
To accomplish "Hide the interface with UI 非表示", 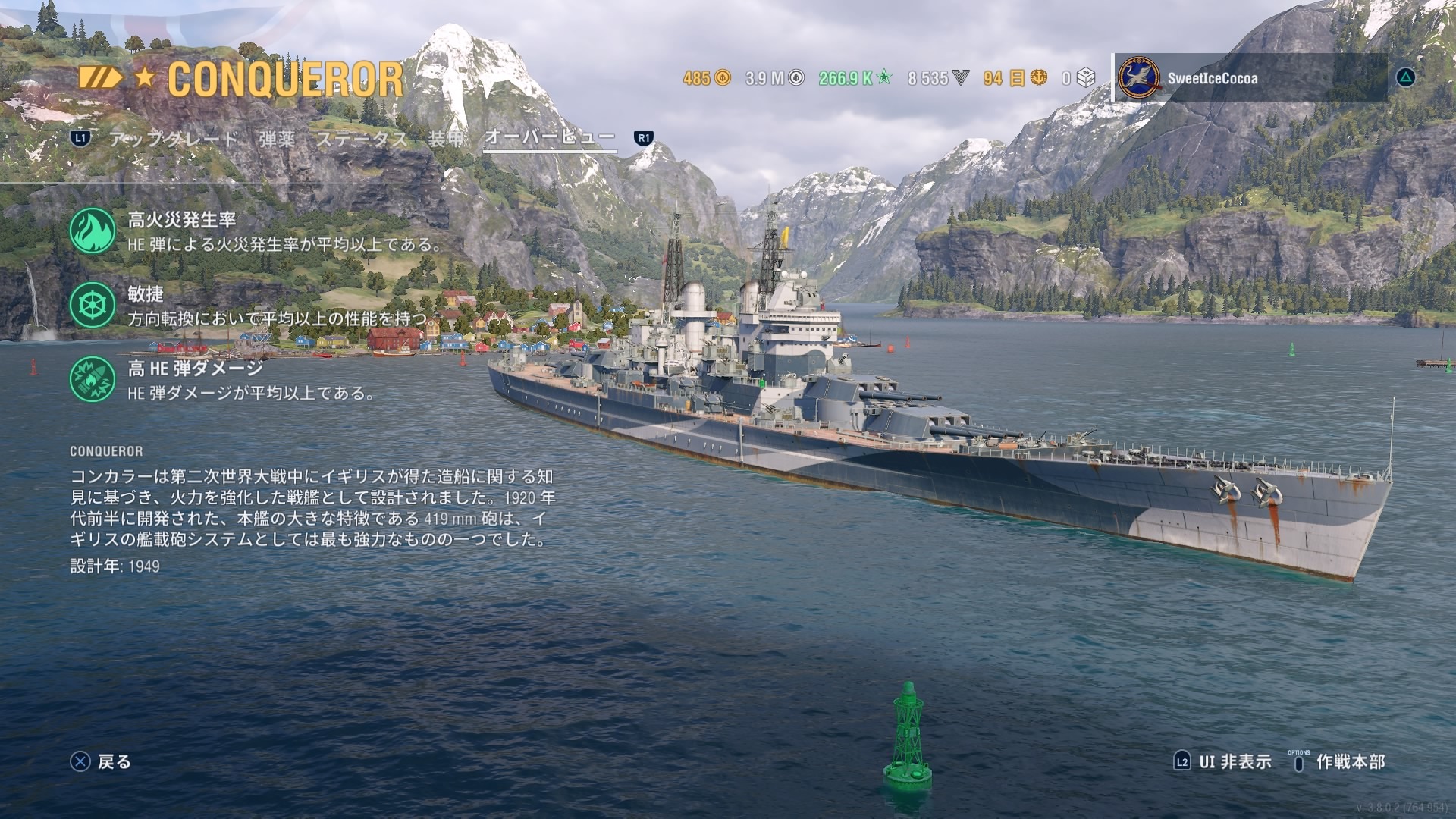I will (1222, 761).
